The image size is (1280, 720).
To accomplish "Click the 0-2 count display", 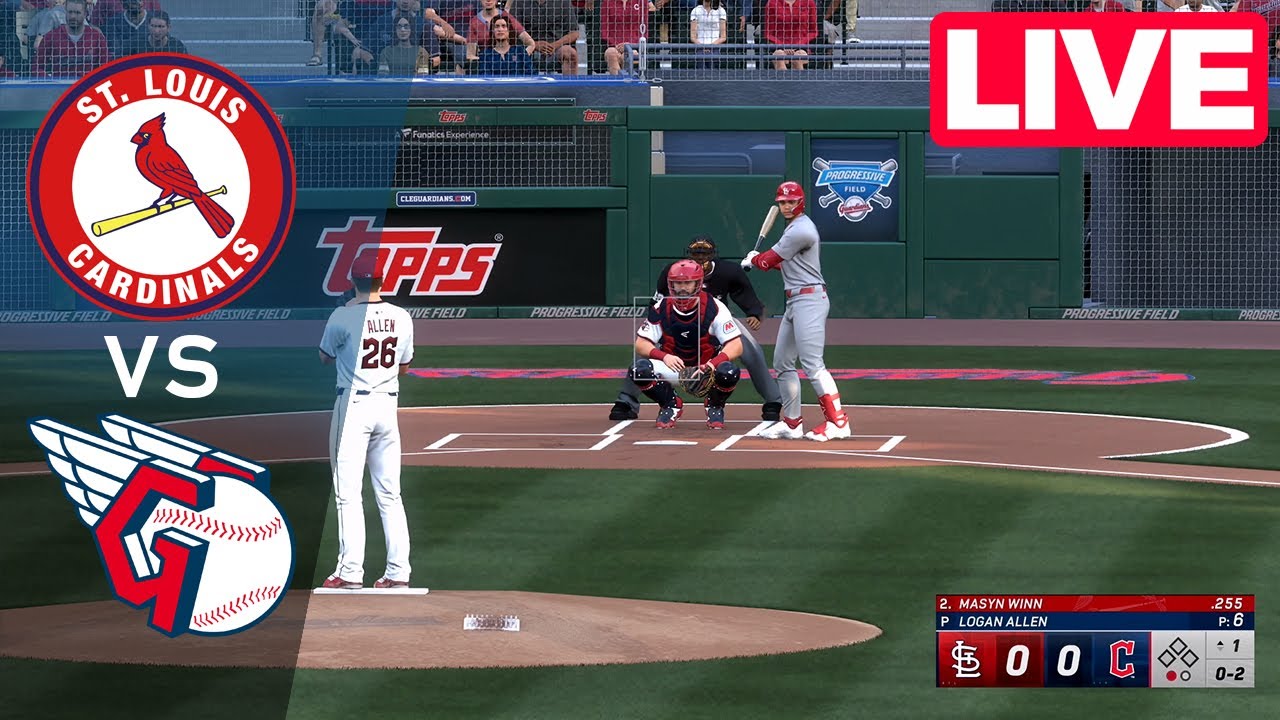I will tap(1228, 675).
